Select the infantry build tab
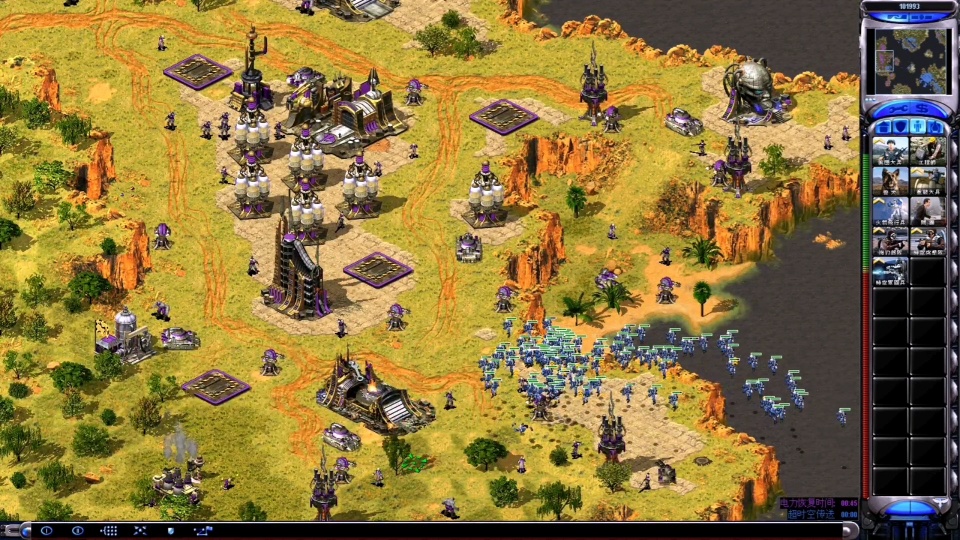960x540 pixels. click(918, 127)
